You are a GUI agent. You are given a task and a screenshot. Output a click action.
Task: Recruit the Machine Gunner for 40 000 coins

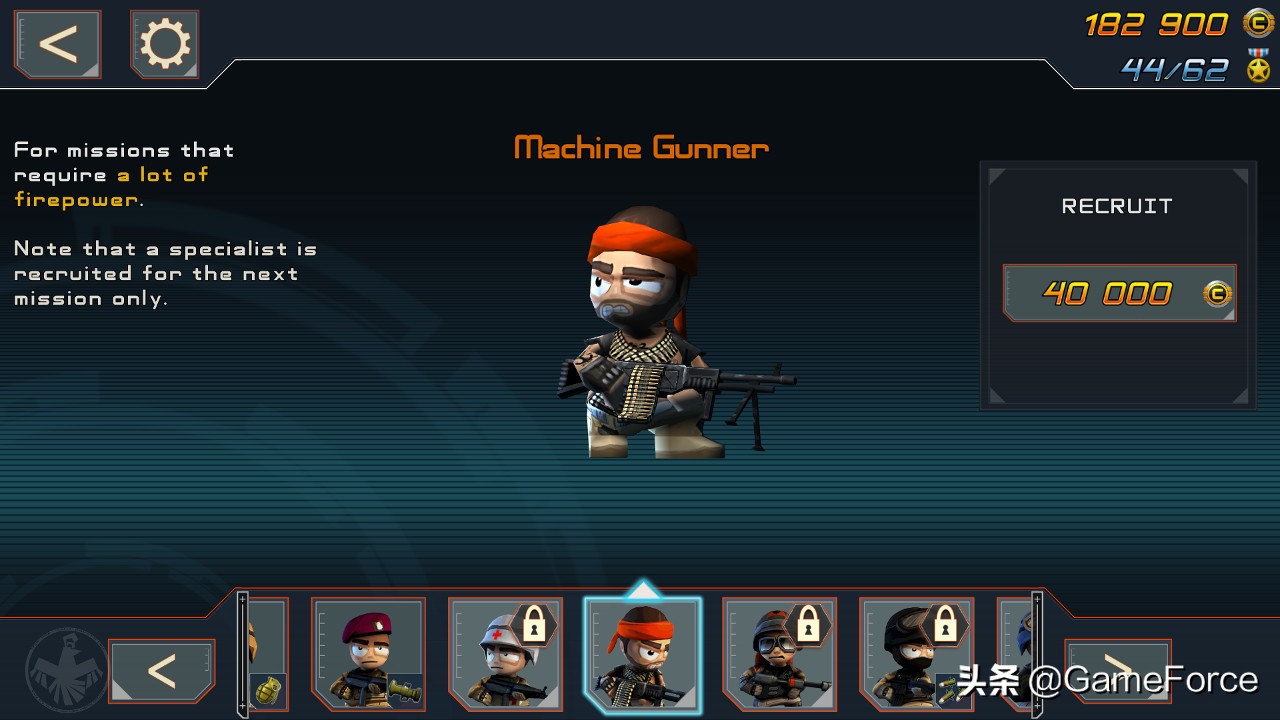pos(1119,293)
